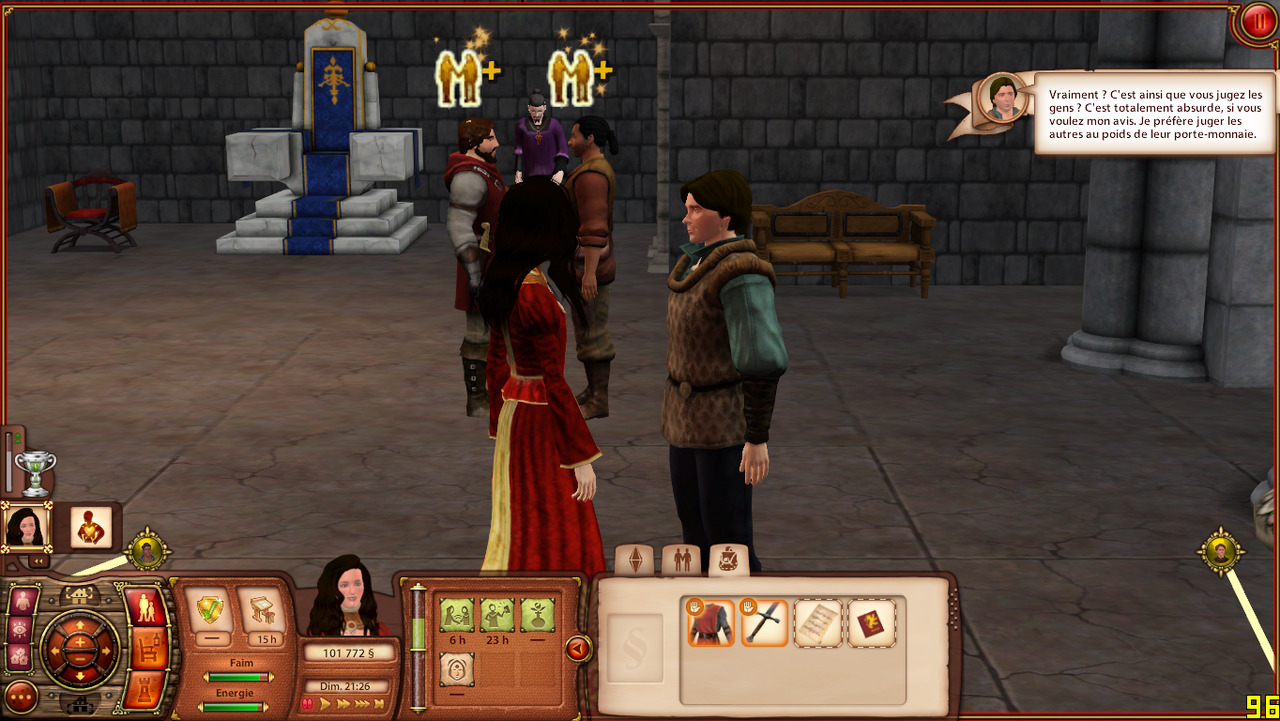Collapse the panel with the red arrow button
This screenshot has width=1280, height=721.
coord(577,649)
